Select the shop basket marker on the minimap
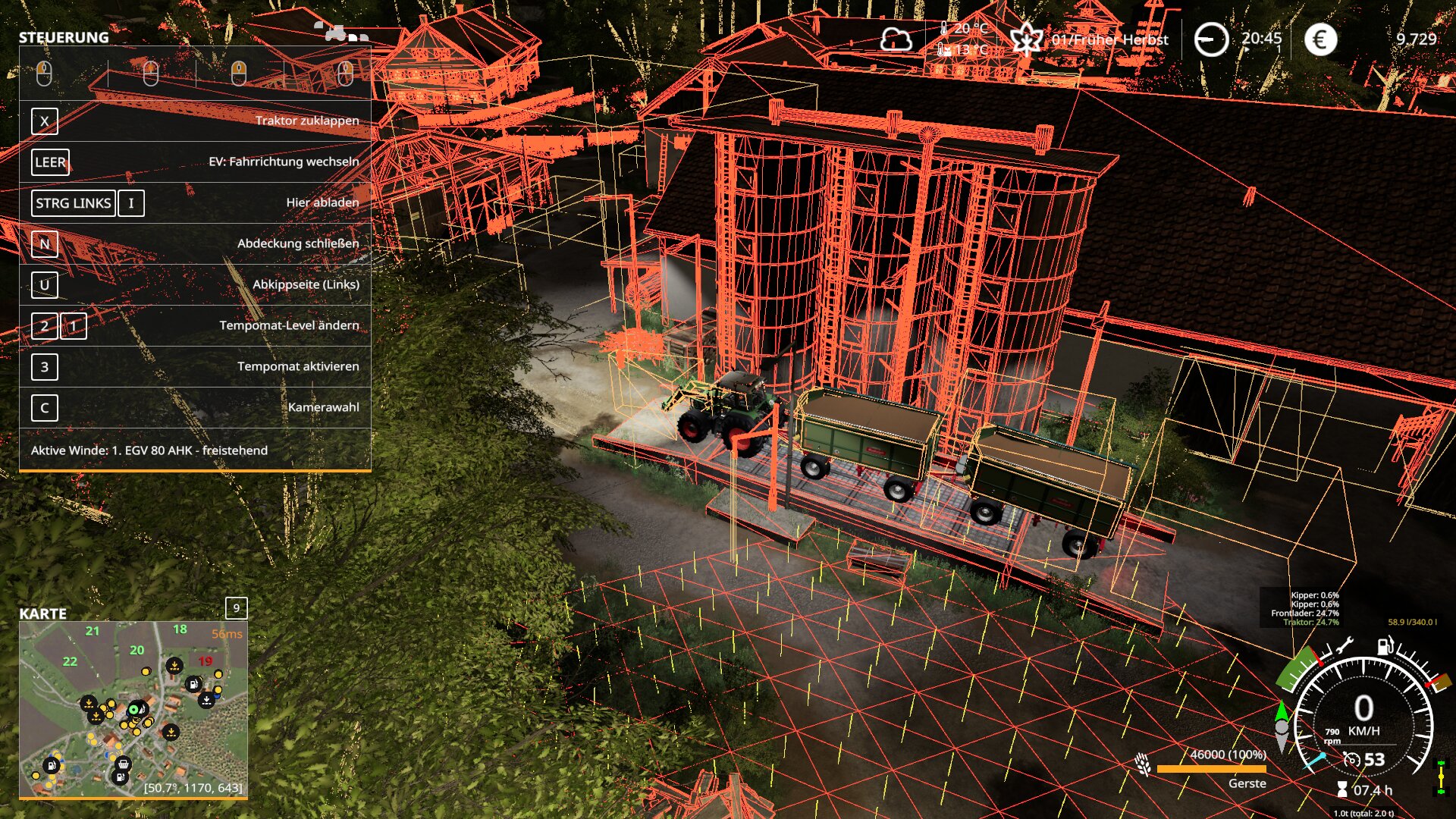Viewport: 1456px width, 819px height. click(x=124, y=764)
